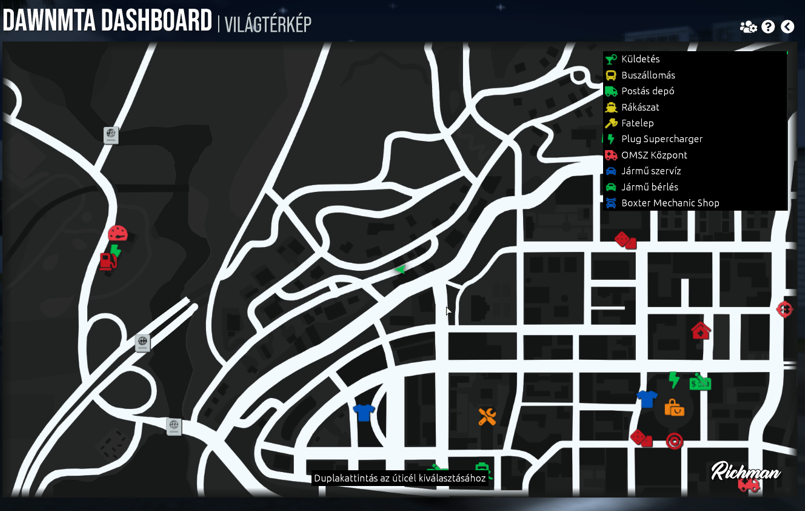Select Küldetés in the map legend
This screenshot has height=511, width=805.
(640, 59)
